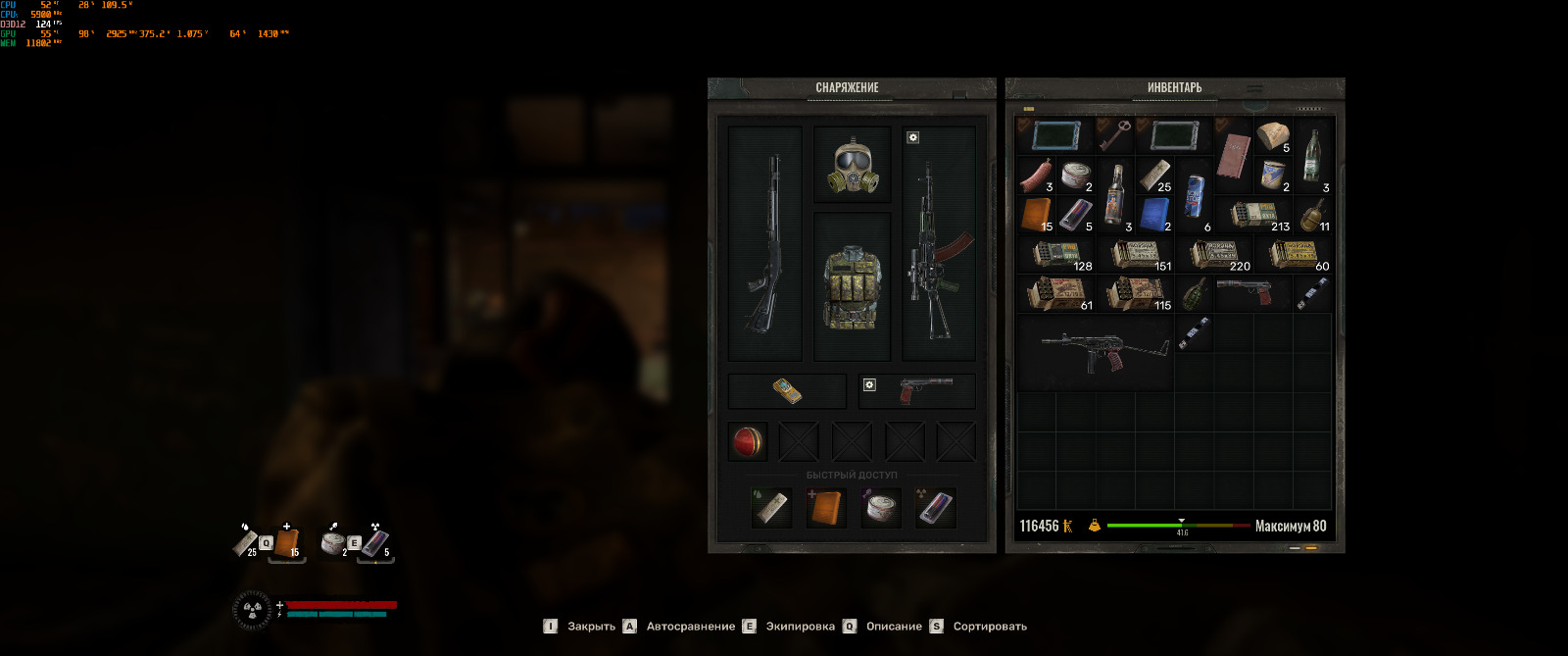This screenshot has width=1568, height=656.
Task: Pick the pink notebook in the inventory
Action: 1233,157
